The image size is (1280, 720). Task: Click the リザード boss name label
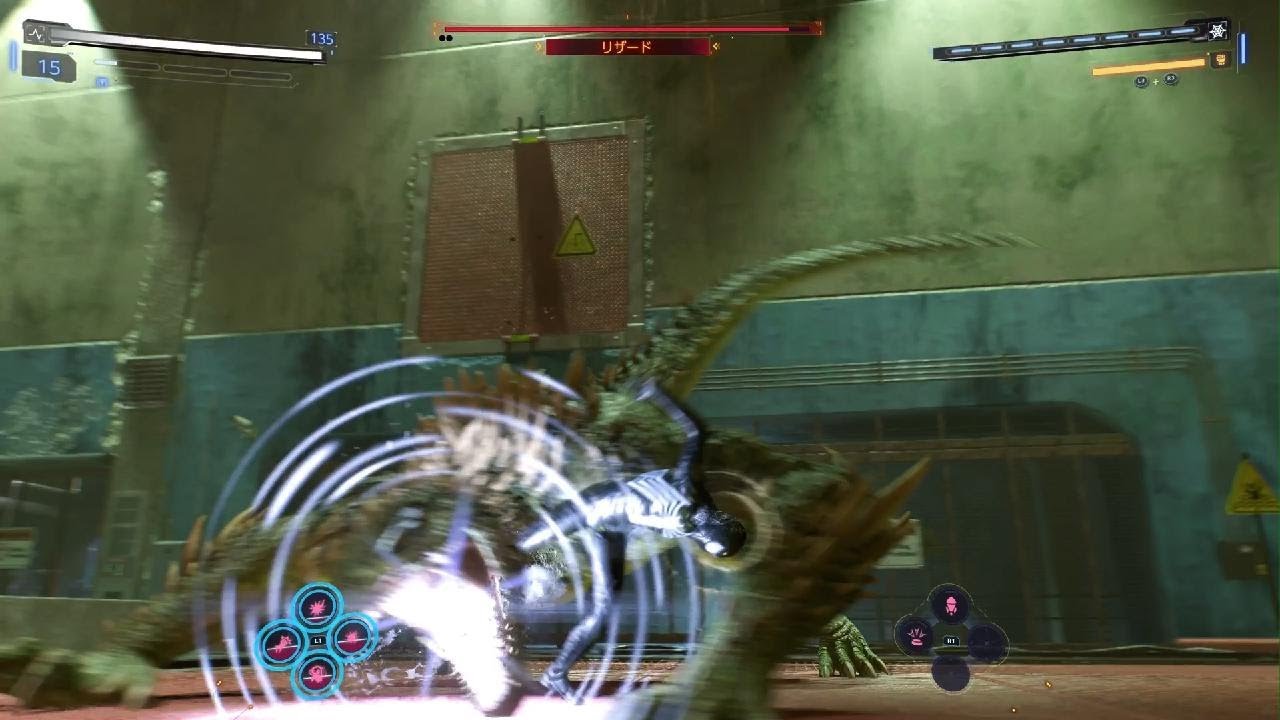[x=626, y=47]
